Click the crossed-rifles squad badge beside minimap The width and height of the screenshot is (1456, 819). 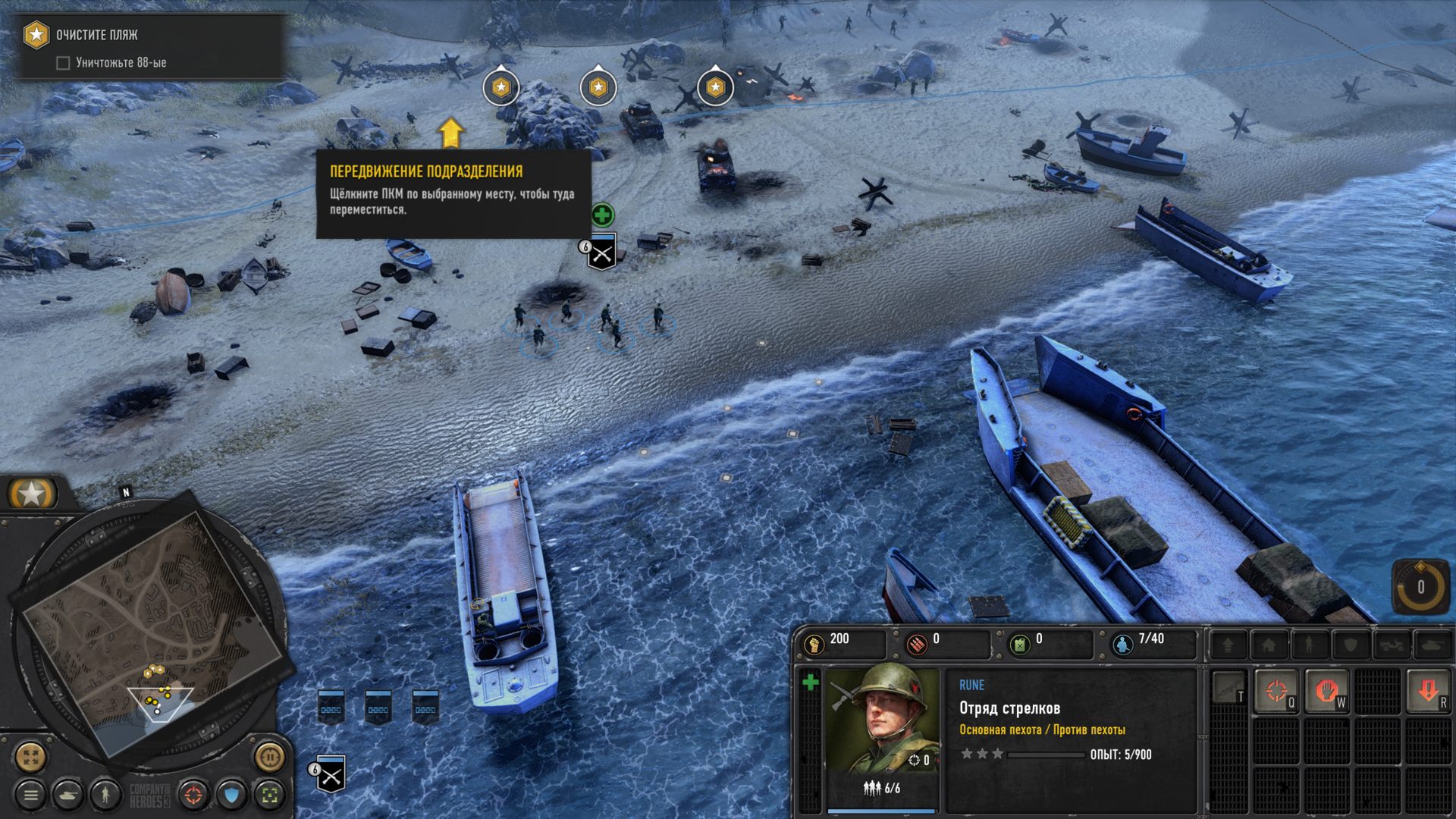click(331, 774)
